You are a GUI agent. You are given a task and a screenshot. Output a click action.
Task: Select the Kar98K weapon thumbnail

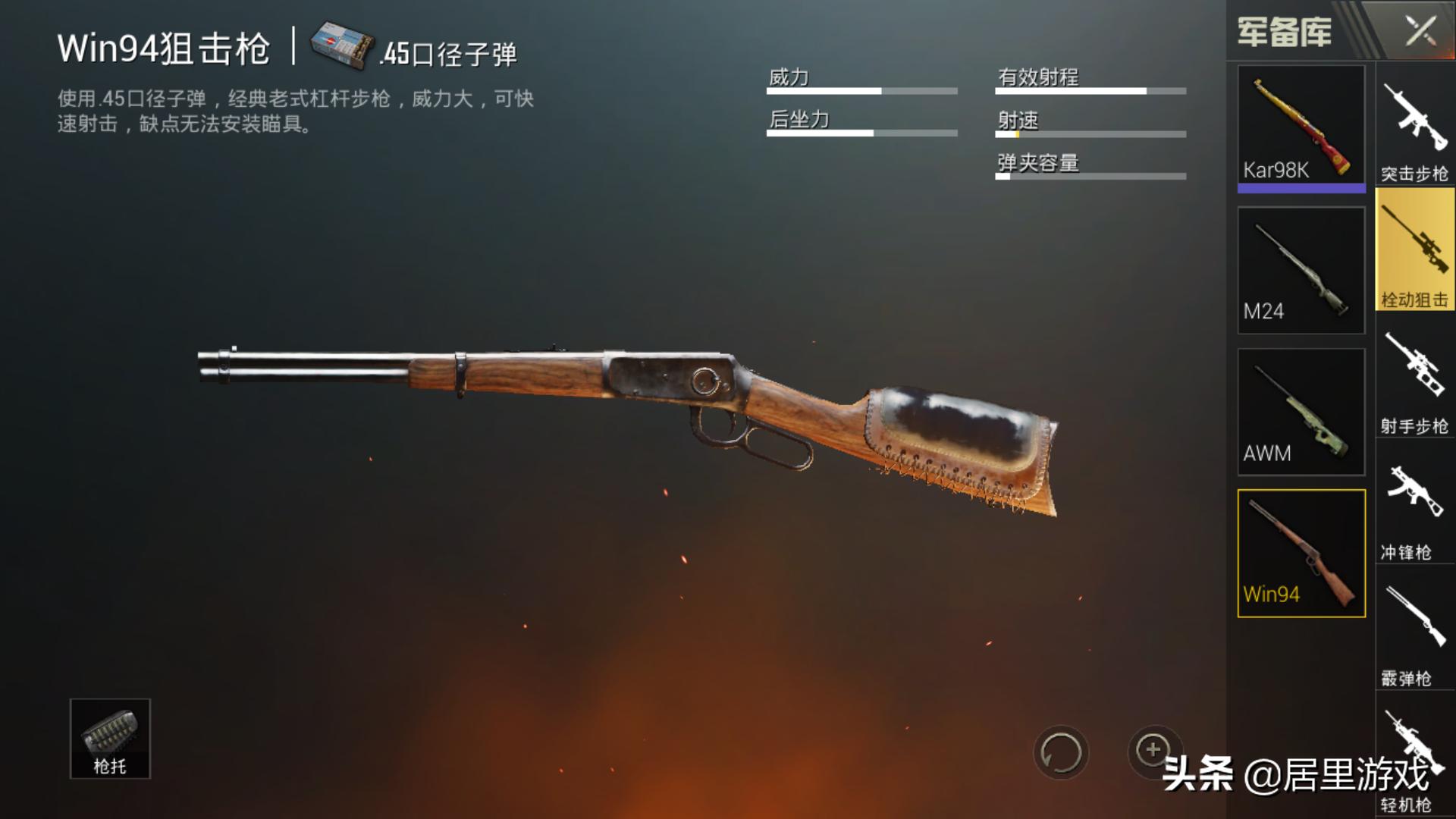point(1301,126)
